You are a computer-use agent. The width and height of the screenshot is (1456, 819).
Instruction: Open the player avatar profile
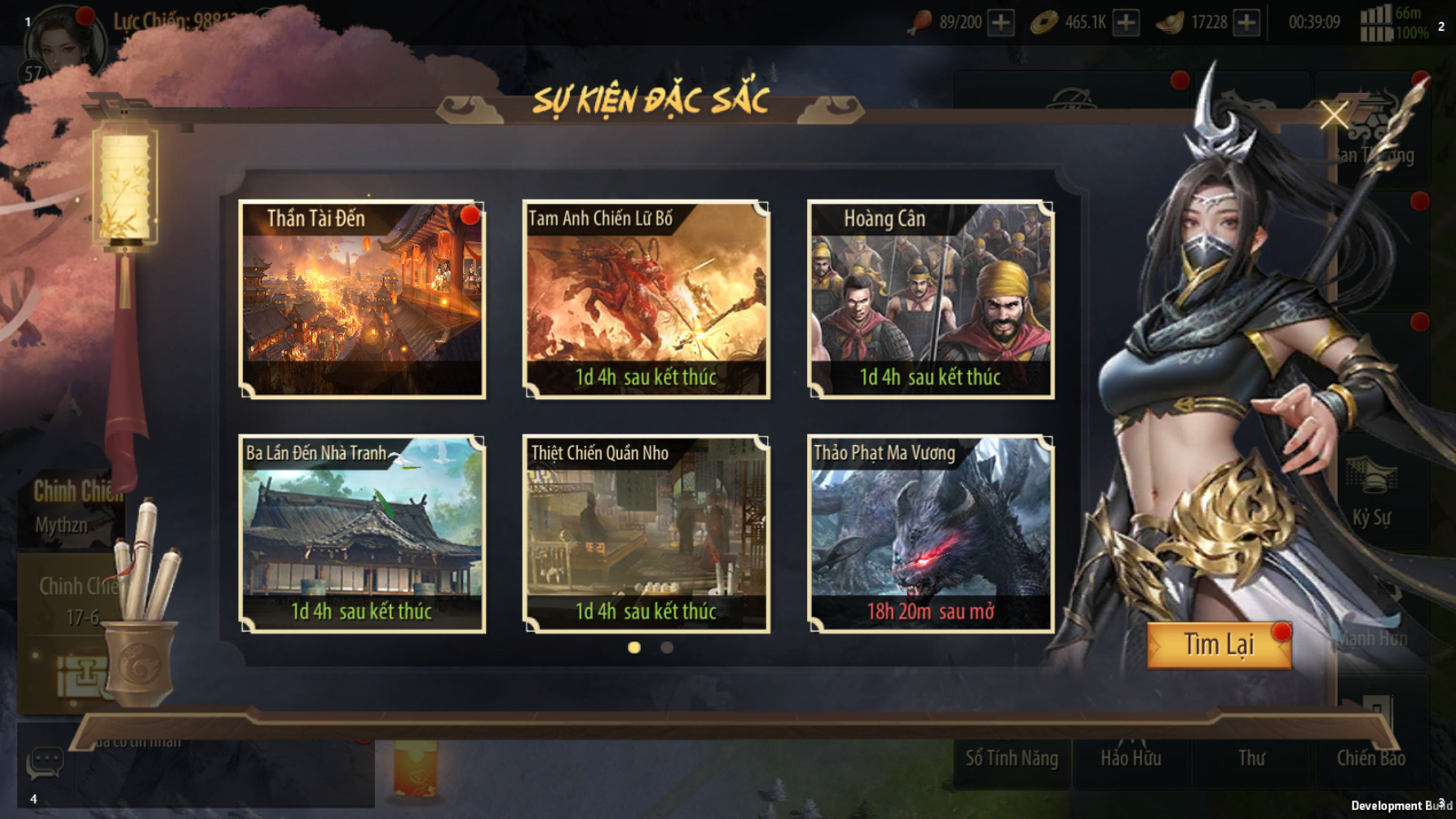(x=65, y=42)
